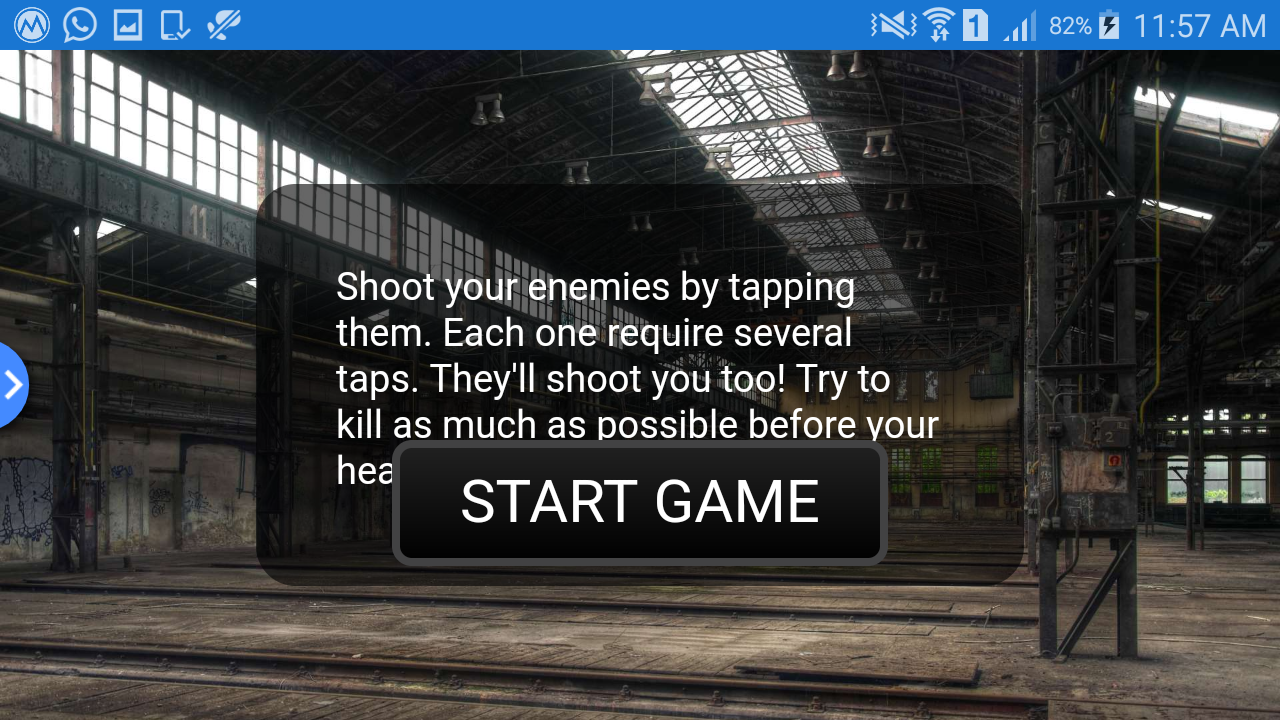This screenshot has height=720, width=1280.
Task: Expand the blue arrow side panel
Action: (12, 385)
